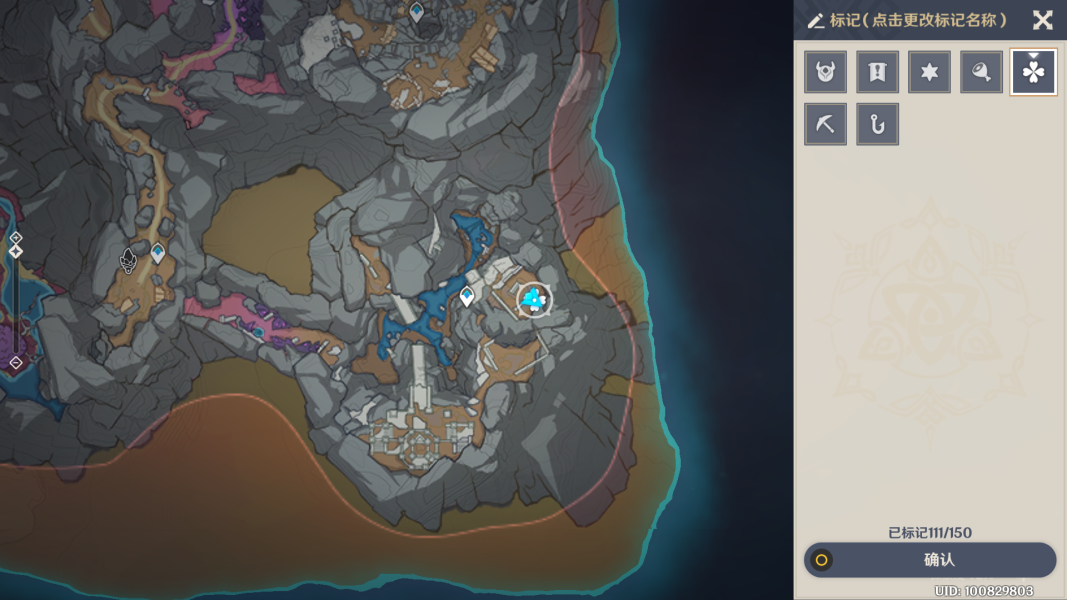Select the clover flower marker icon
The image size is (1067, 600).
pos(1033,72)
